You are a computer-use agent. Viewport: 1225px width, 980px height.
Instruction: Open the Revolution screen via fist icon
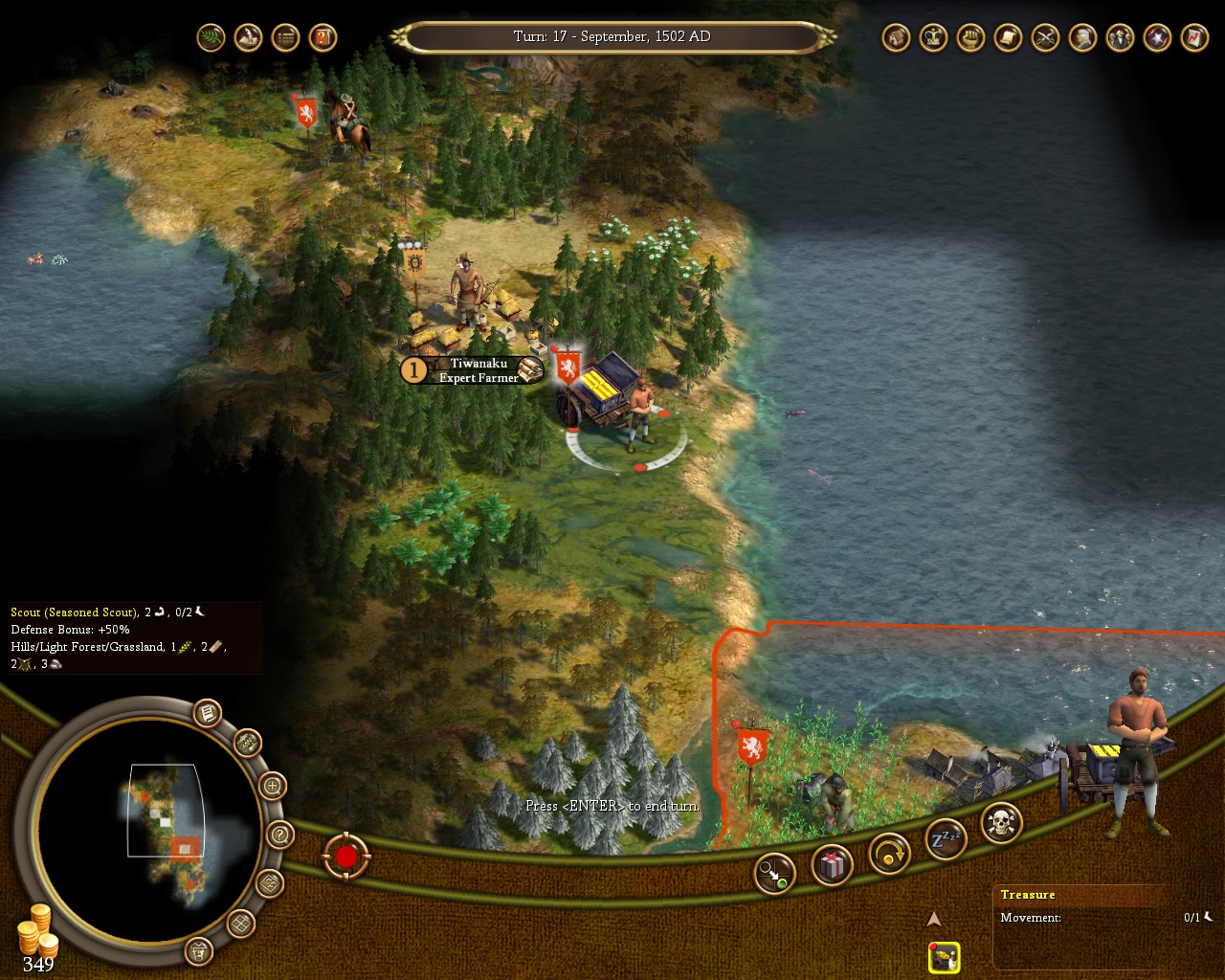[969, 38]
